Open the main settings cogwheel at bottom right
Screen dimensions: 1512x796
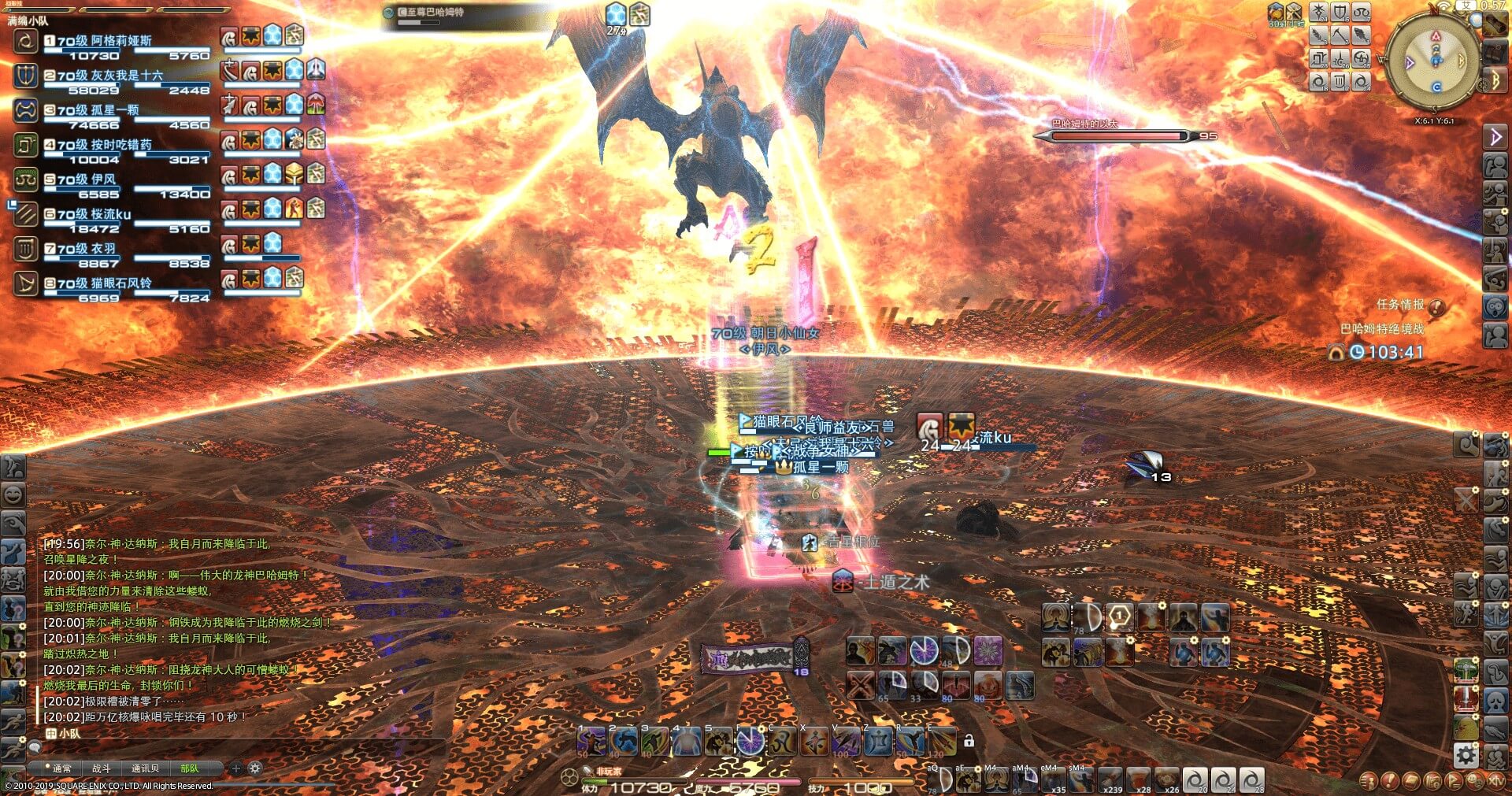coord(1466,756)
